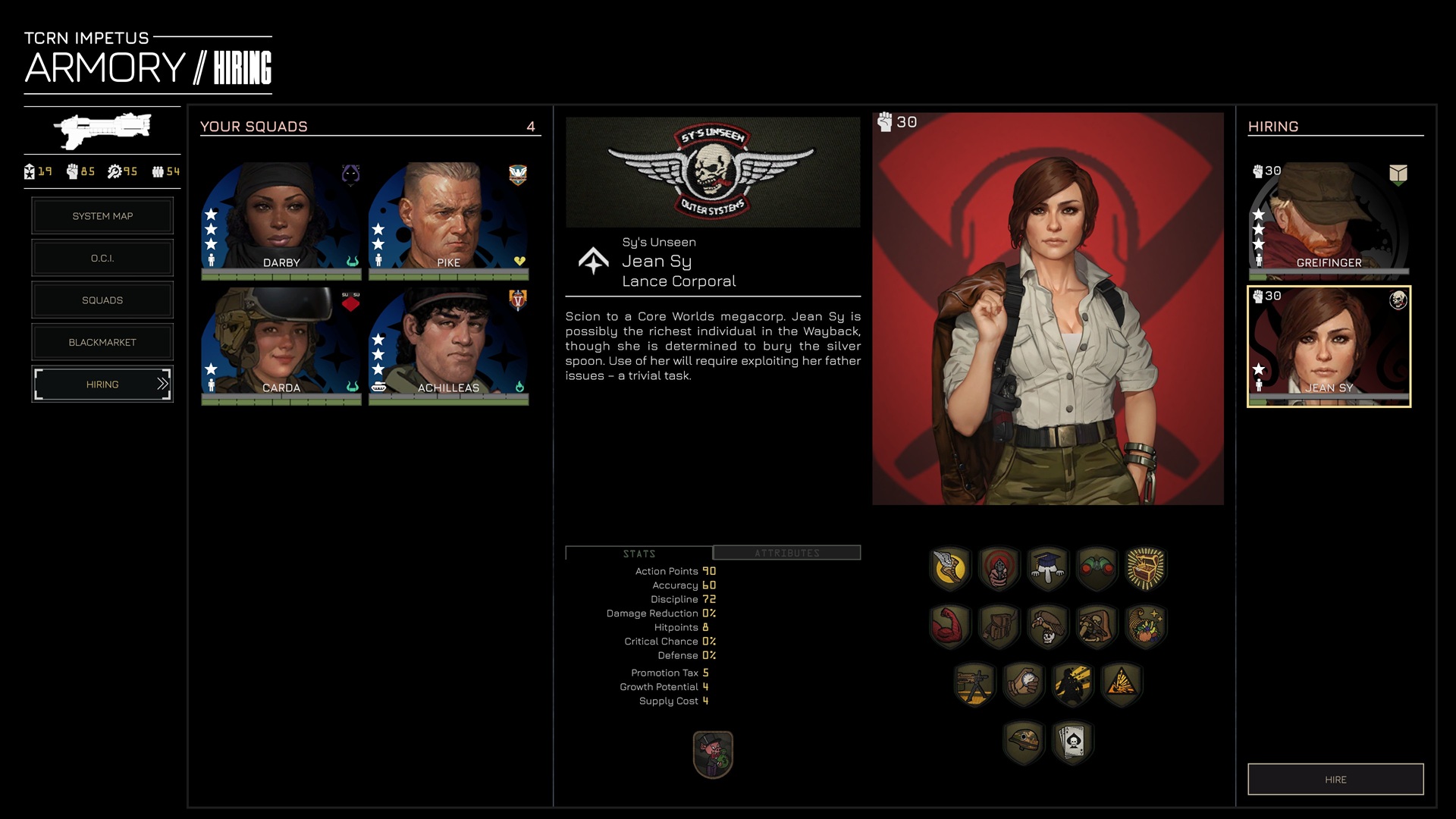This screenshot has height=819, width=1456.
Task: Select Darby's squad portrait
Action: click(281, 216)
